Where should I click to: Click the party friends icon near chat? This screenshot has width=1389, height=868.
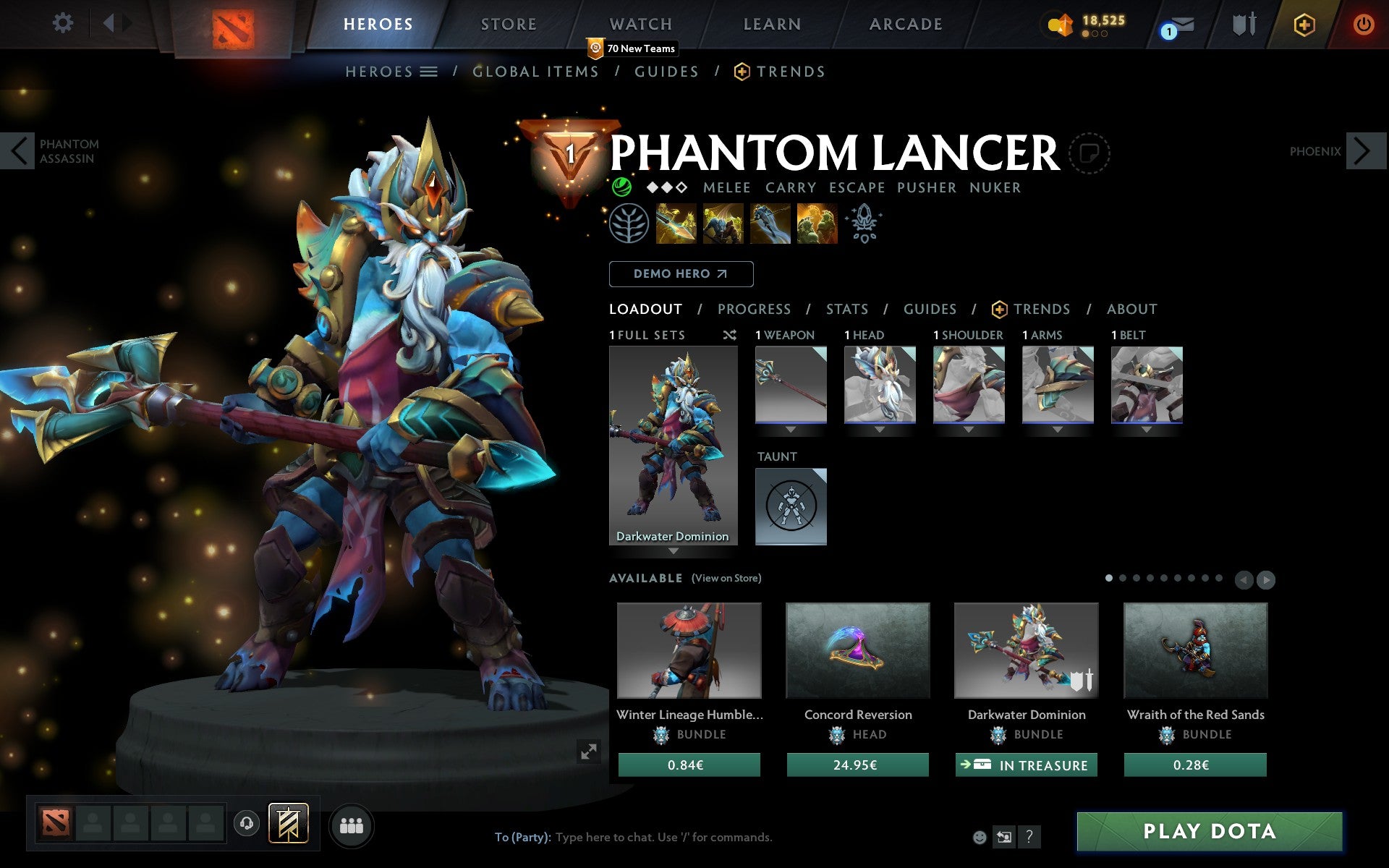[x=352, y=824]
